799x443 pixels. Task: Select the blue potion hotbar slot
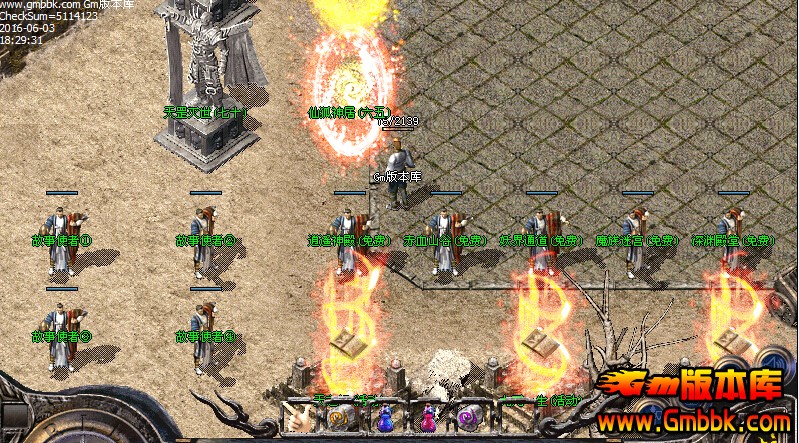384,418
